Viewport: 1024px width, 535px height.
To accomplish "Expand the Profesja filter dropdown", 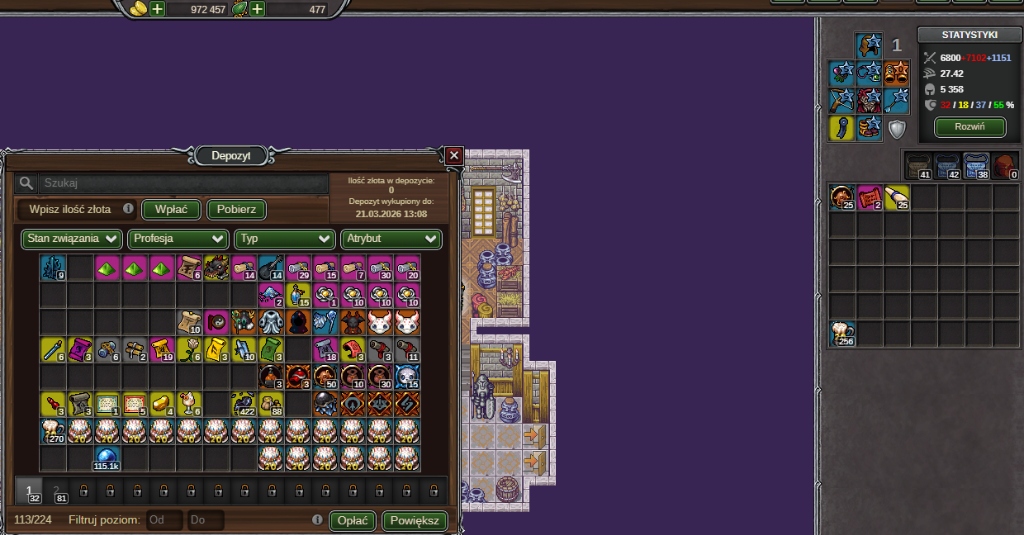I will [x=177, y=239].
